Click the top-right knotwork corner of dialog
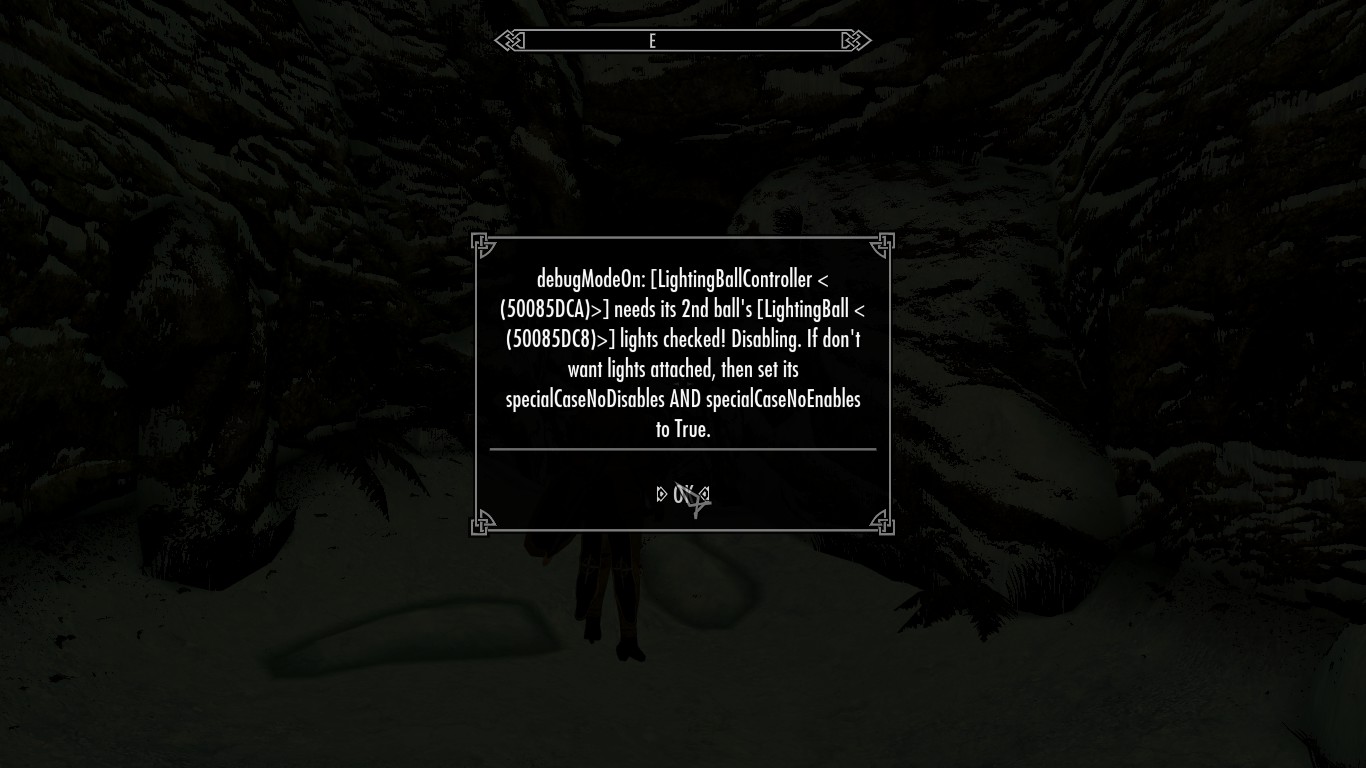The height and width of the screenshot is (768, 1366). 884,243
